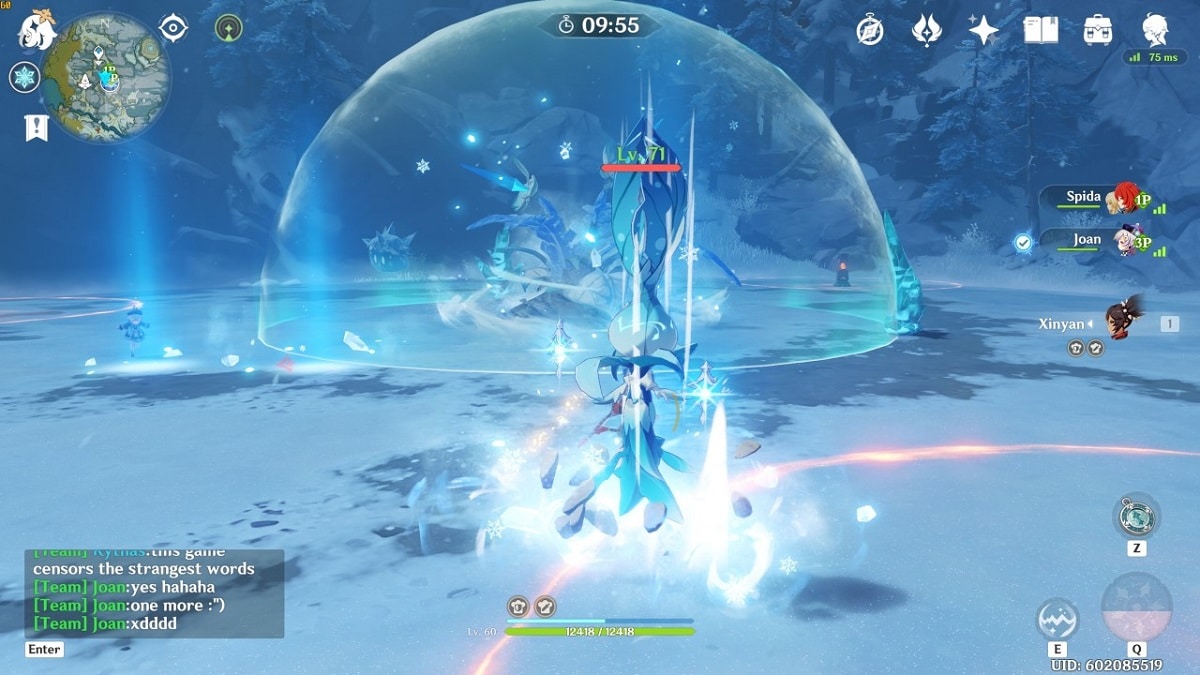Image resolution: width=1200 pixels, height=675 pixels.
Task: Activate the elemental skill above E
Action: pyautogui.click(x=1058, y=619)
